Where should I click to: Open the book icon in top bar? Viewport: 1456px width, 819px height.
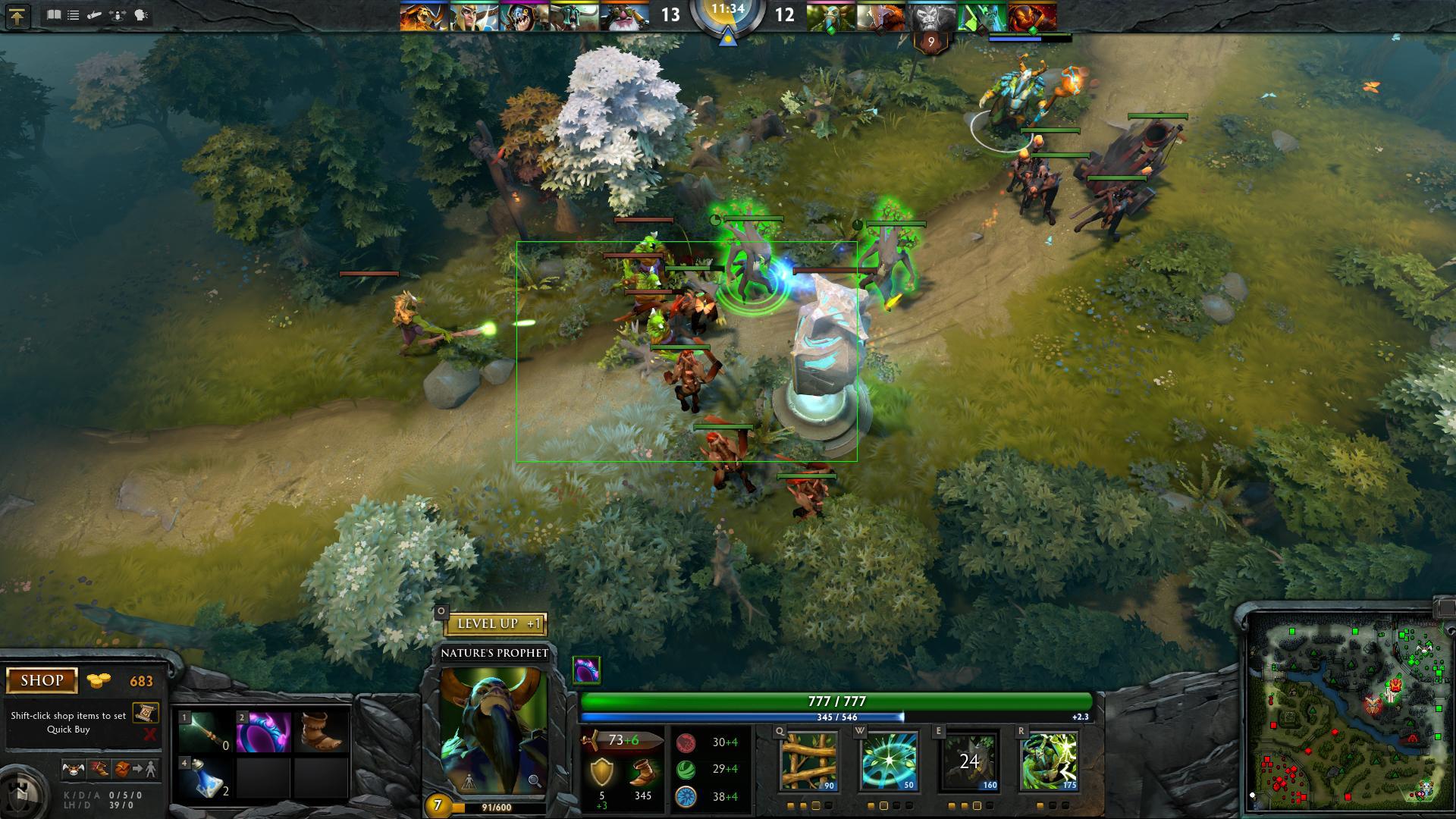(54, 15)
